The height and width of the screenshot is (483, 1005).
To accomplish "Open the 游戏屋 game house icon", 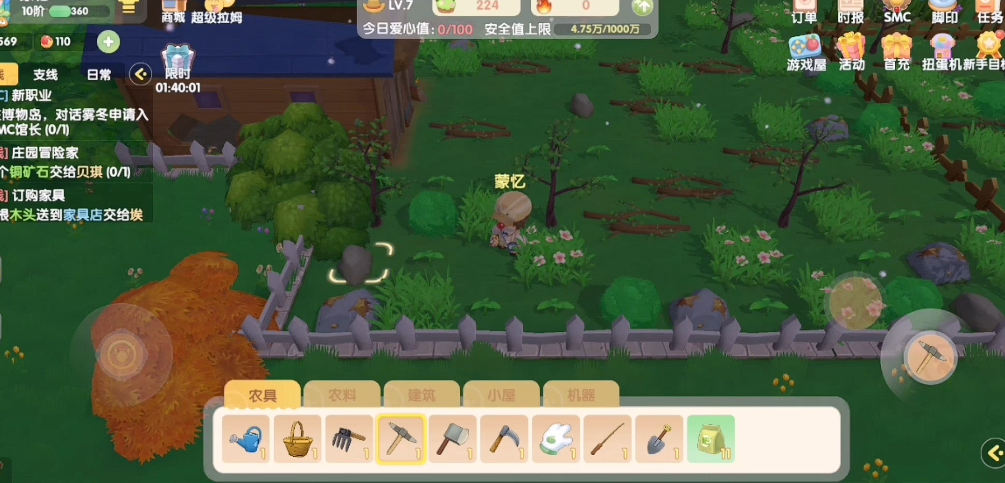I will [805, 52].
